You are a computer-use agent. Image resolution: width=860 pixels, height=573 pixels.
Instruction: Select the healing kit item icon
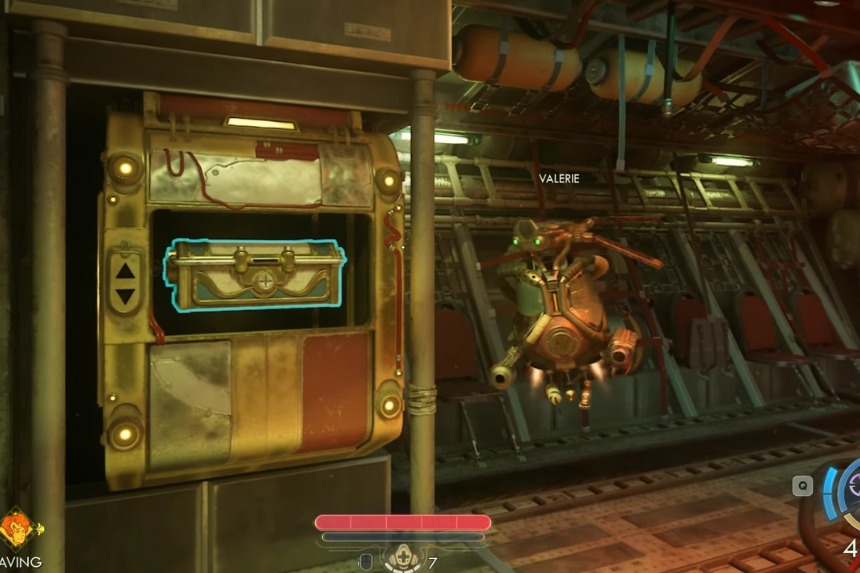click(x=403, y=559)
